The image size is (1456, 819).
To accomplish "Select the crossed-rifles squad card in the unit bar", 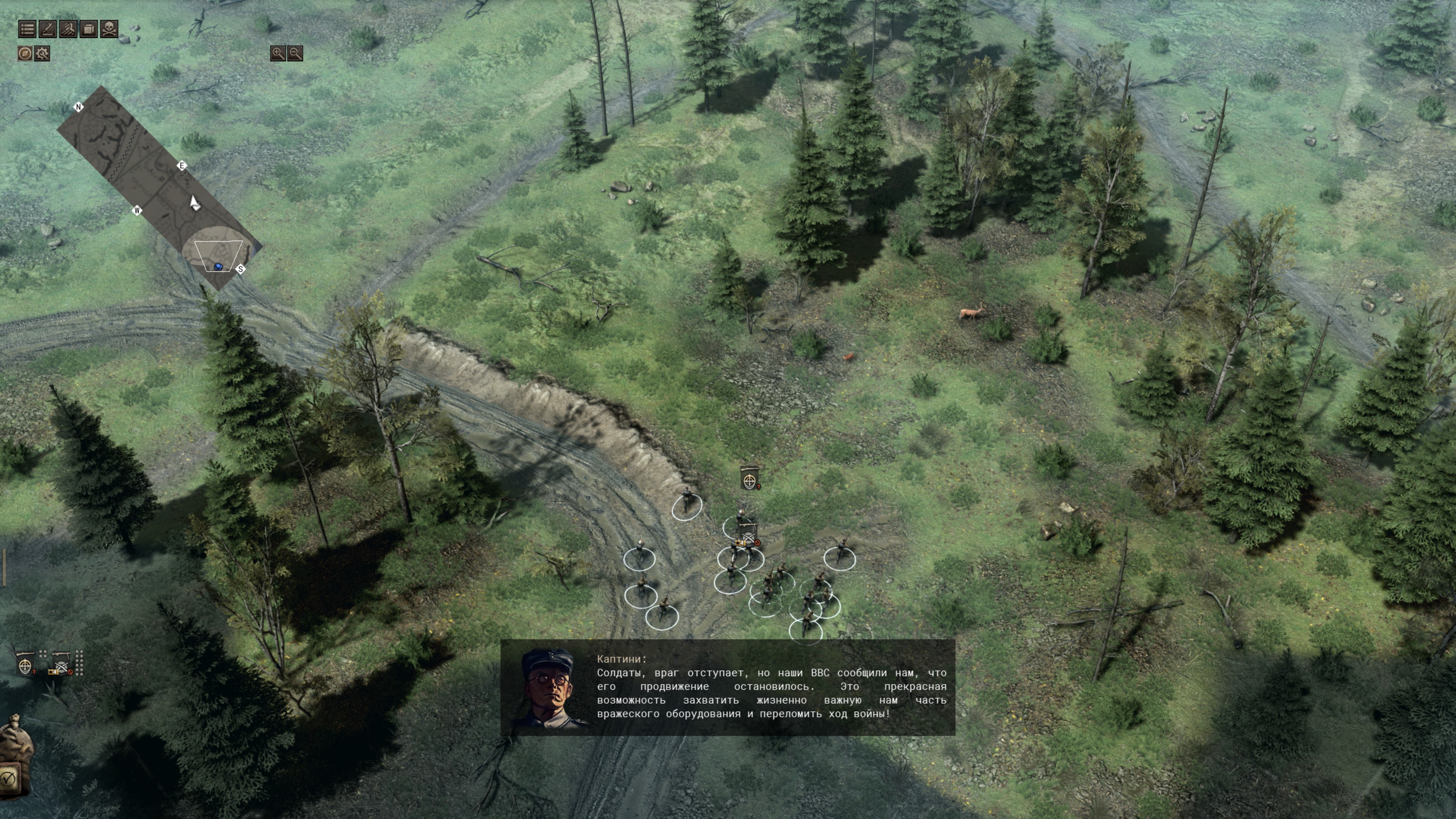I will [61, 664].
